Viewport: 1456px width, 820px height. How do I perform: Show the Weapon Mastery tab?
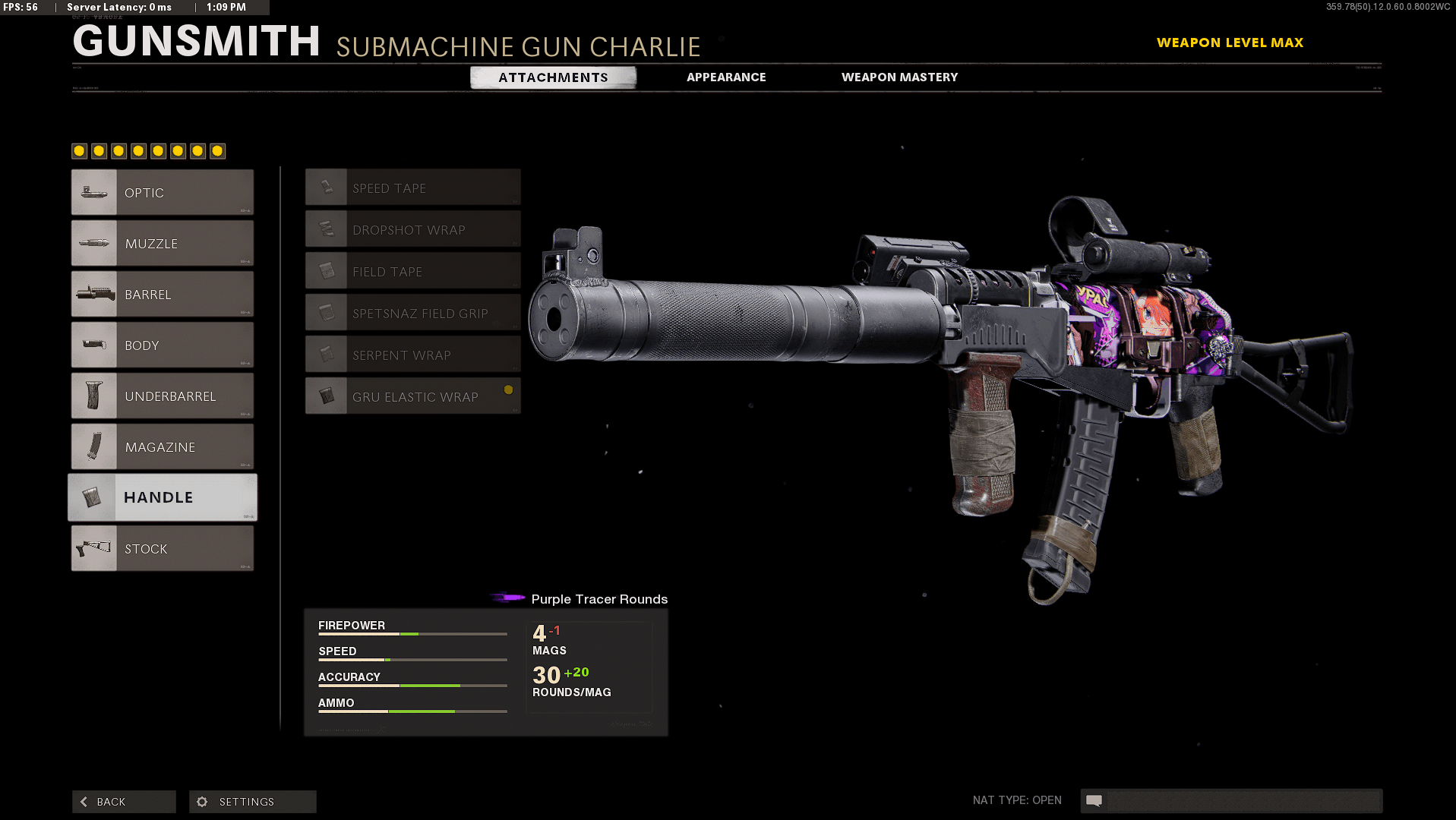pos(899,77)
